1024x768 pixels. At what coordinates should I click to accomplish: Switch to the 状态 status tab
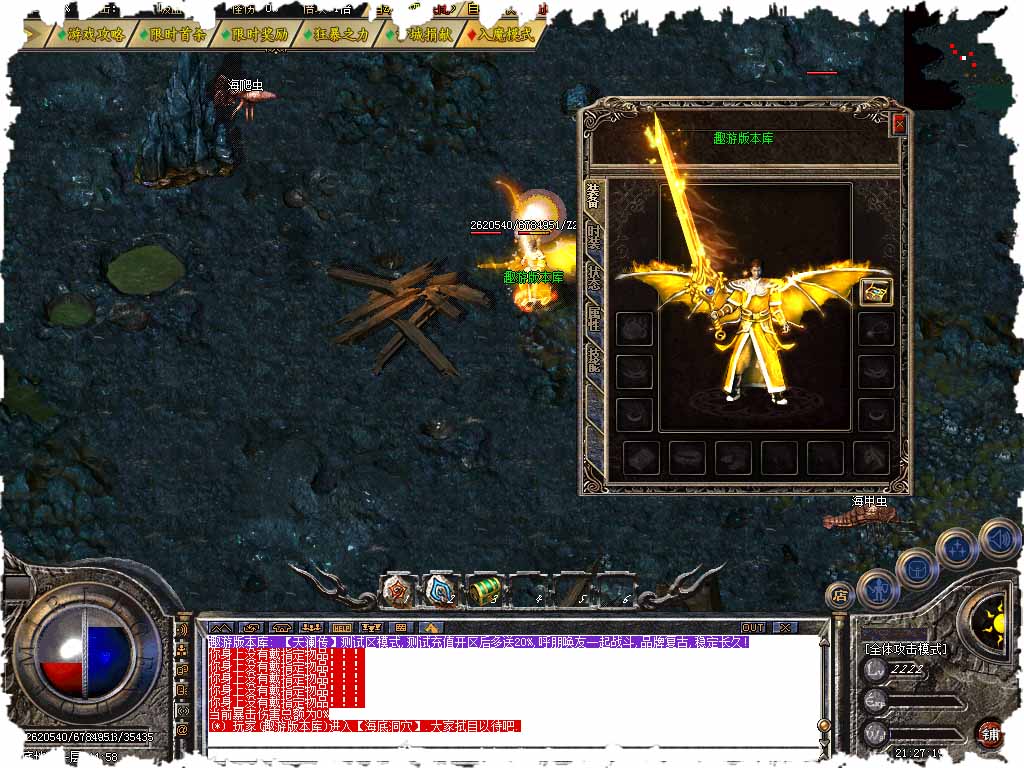pyautogui.click(x=594, y=278)
